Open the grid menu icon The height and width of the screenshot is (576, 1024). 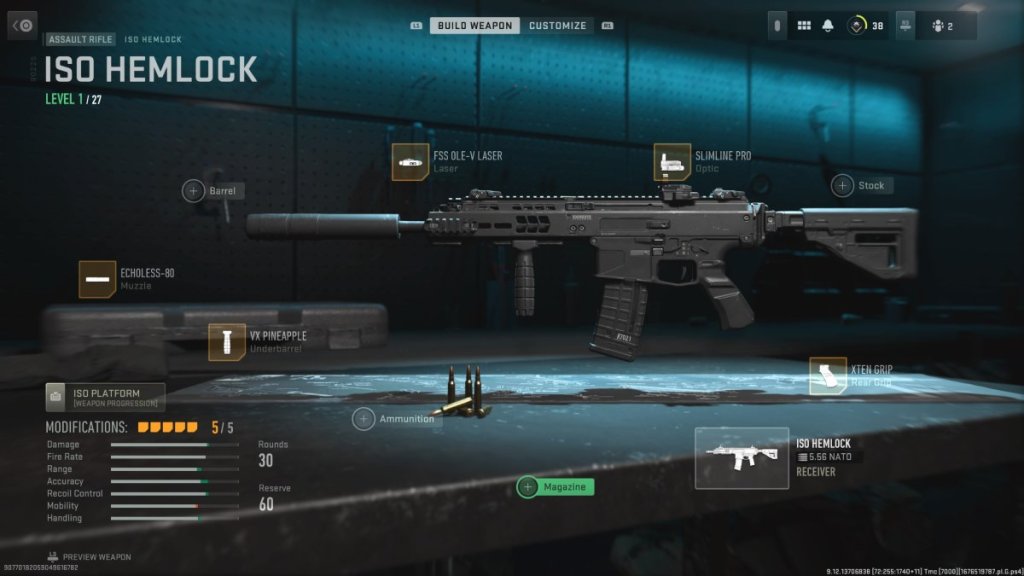(804, 25)
